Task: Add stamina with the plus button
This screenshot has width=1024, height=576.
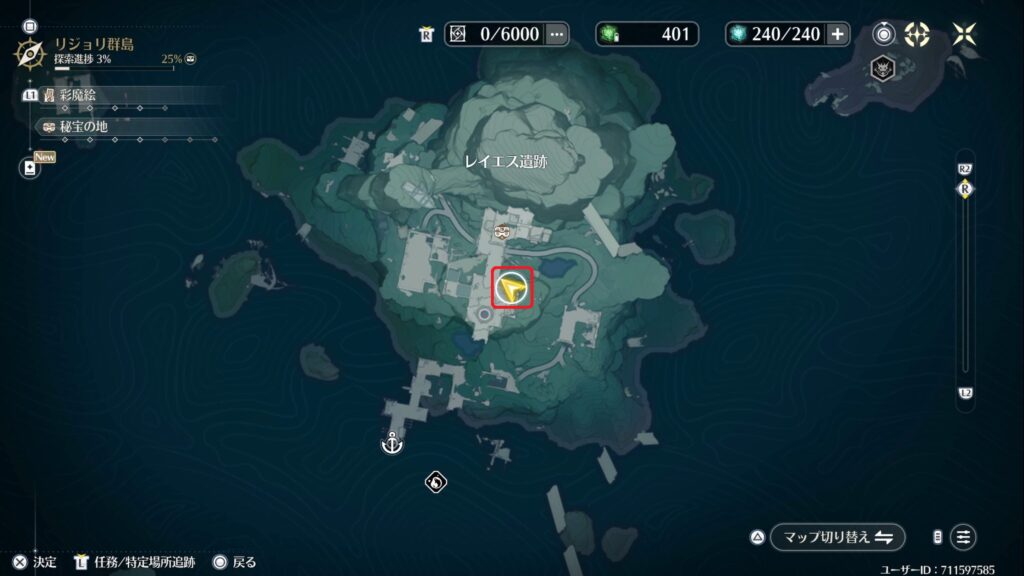Action: (837, 34)
